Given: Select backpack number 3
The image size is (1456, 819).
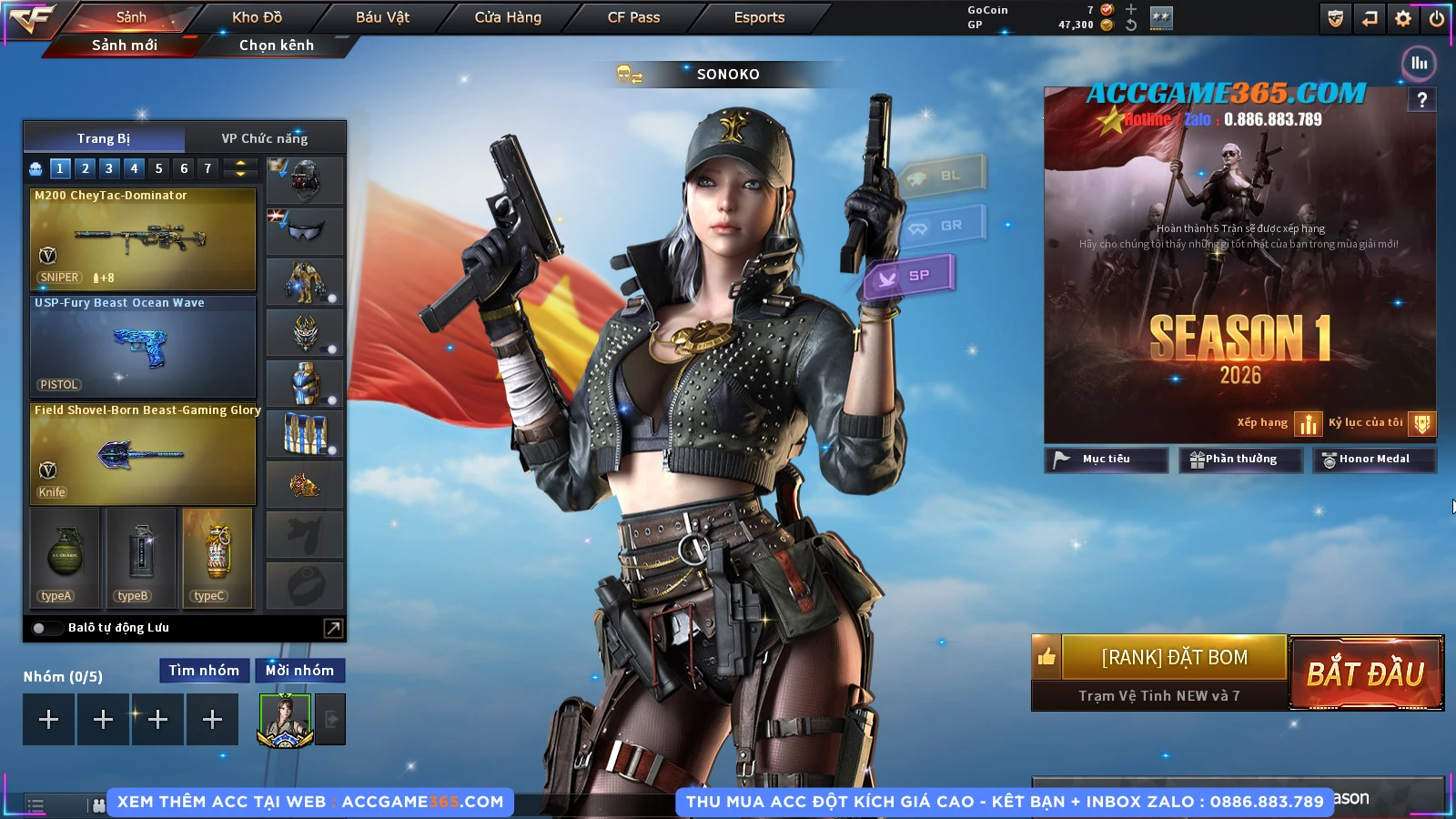Looking at the screenshot, I should (109, 168).
